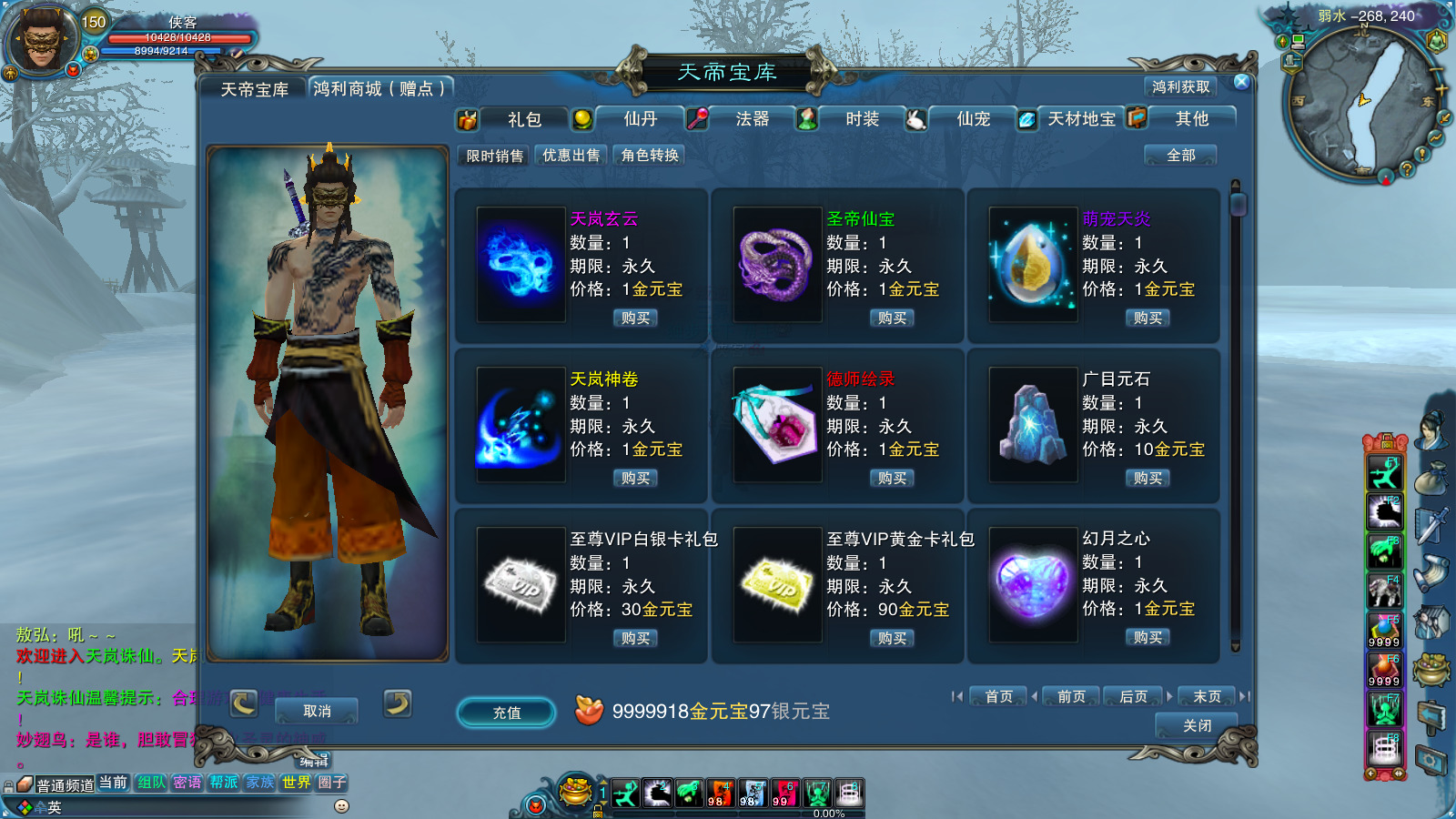Image resolution: width=1456 pixels, height=819 pixels.
Task: Choose the 时装 category tab
Action: click(x=862, y=119)
